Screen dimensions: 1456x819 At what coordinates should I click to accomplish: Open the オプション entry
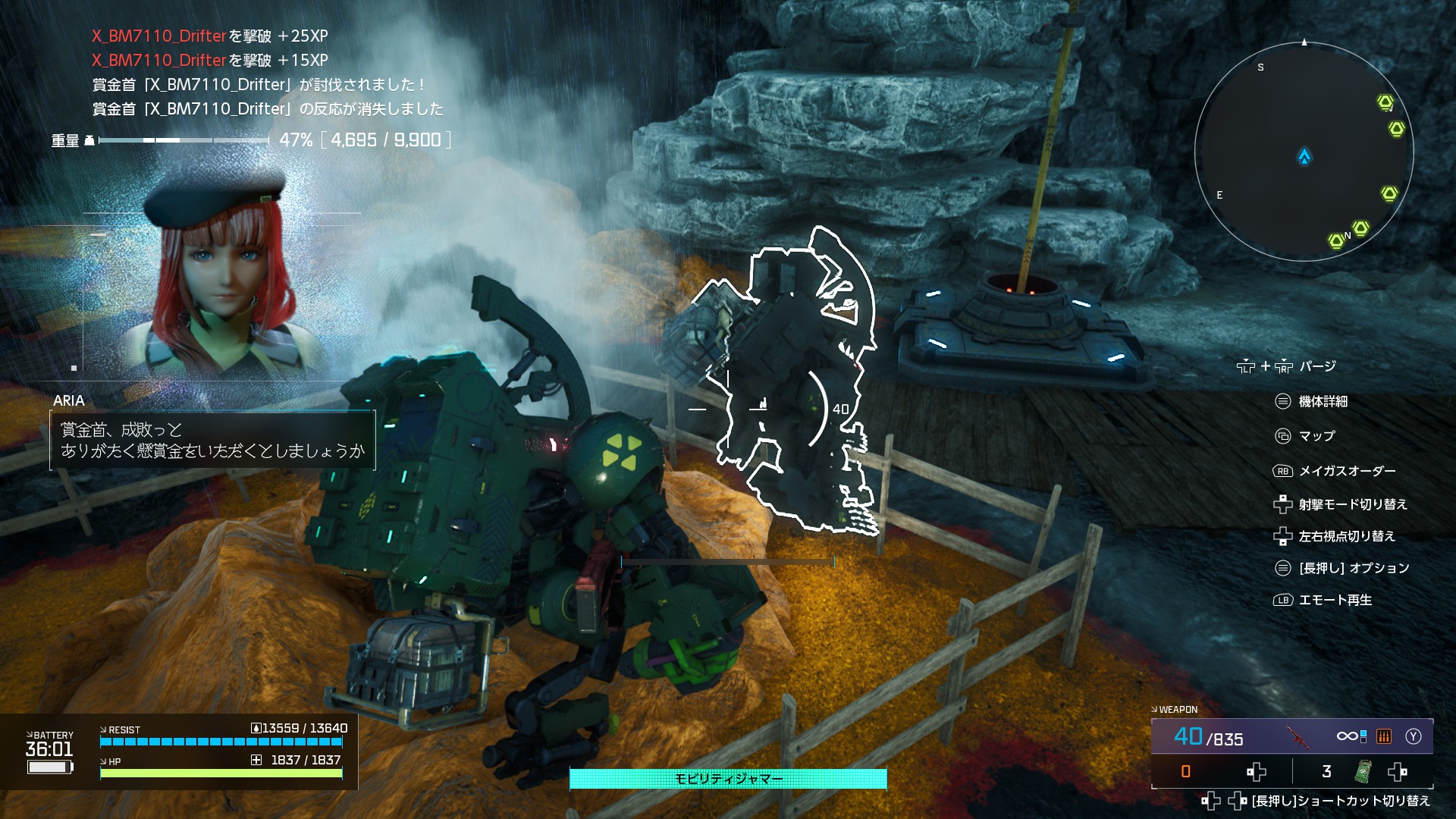pyautogui.click(x=1354, y=568)
